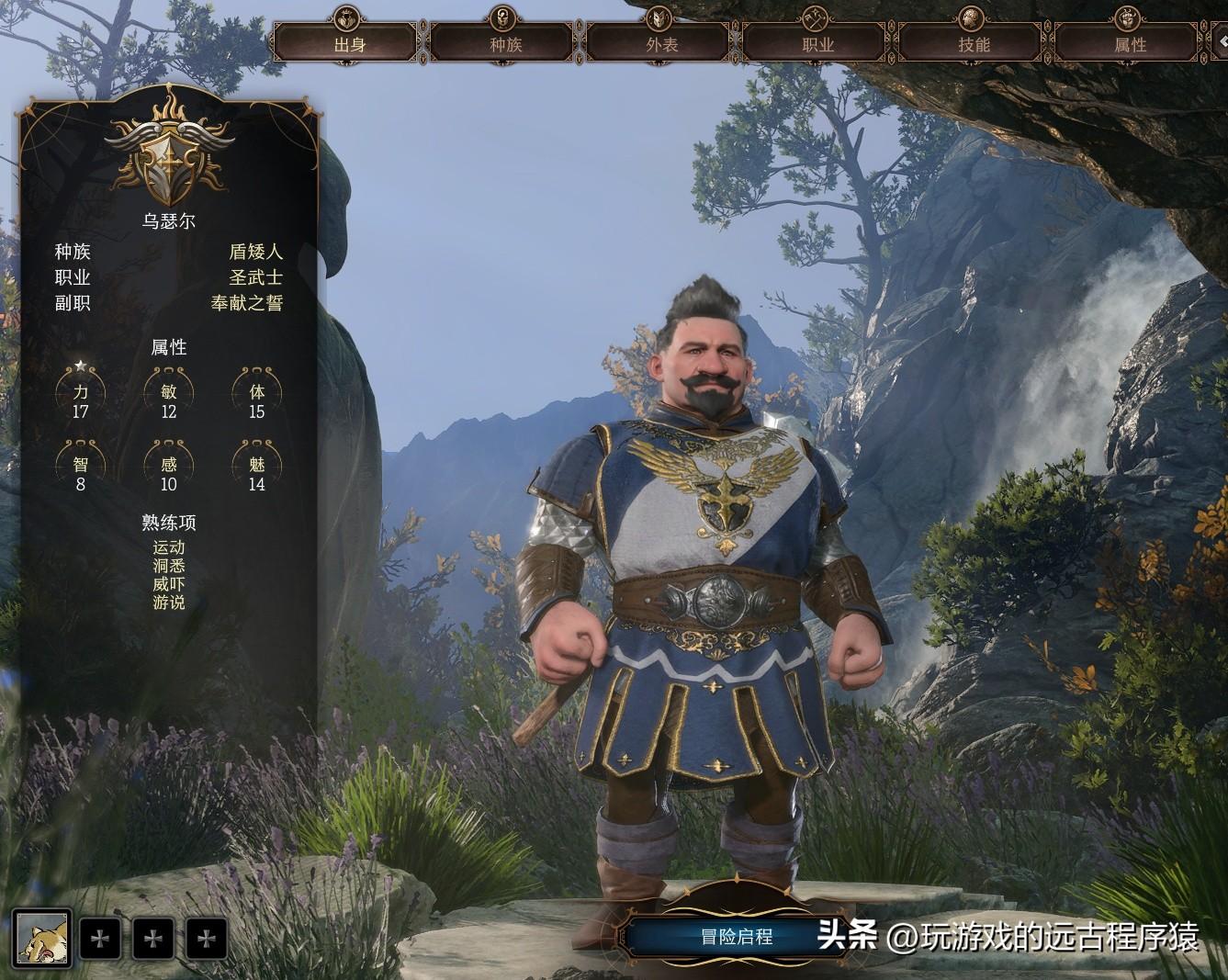Image resolution: width=1228 pixels, height=980 pixels.
Task: Show the 技能 (Skills) tab
Action: pyautogui.click(x=973, y=43)
